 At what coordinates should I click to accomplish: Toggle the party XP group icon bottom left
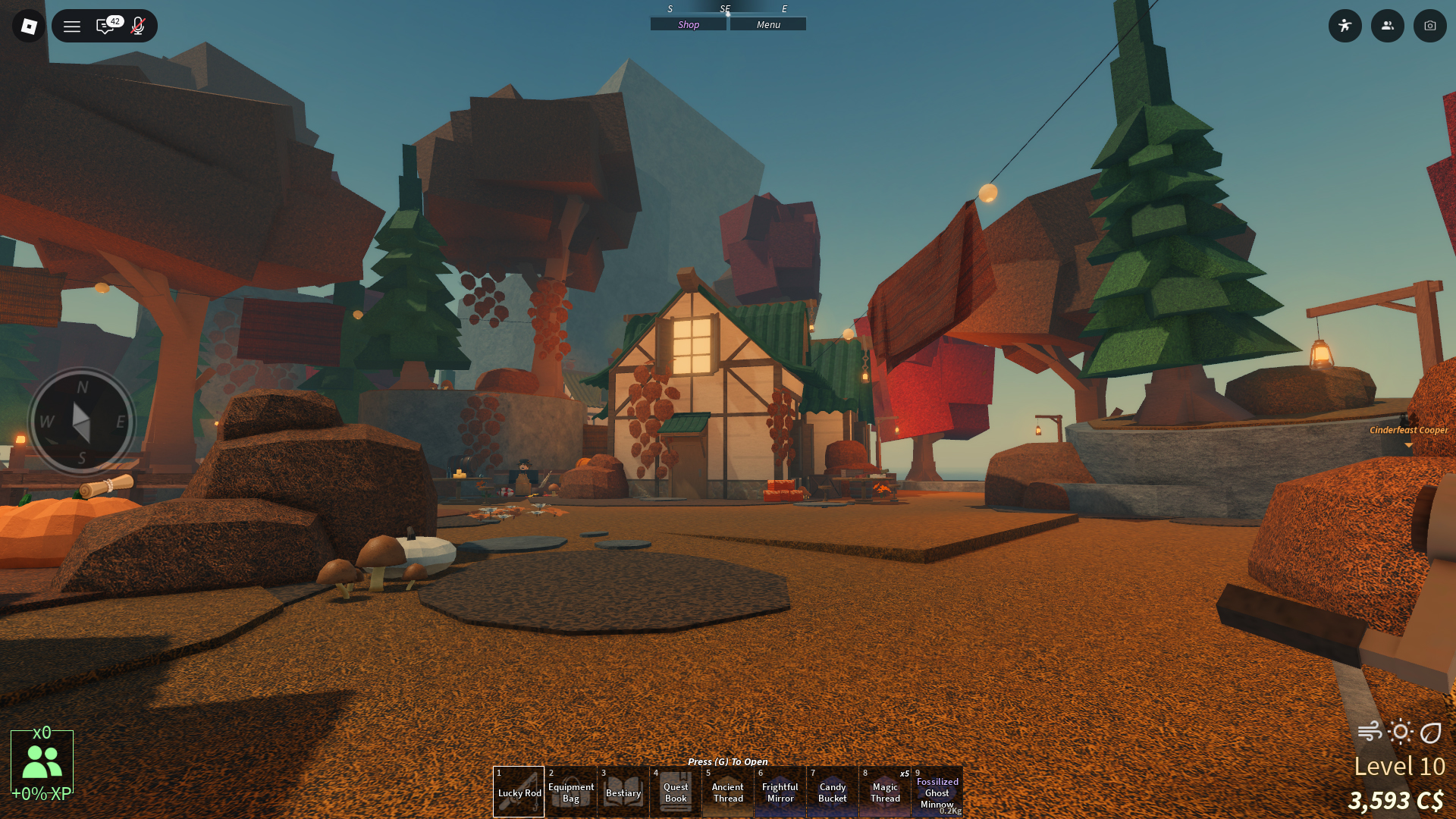pos(43,759)
